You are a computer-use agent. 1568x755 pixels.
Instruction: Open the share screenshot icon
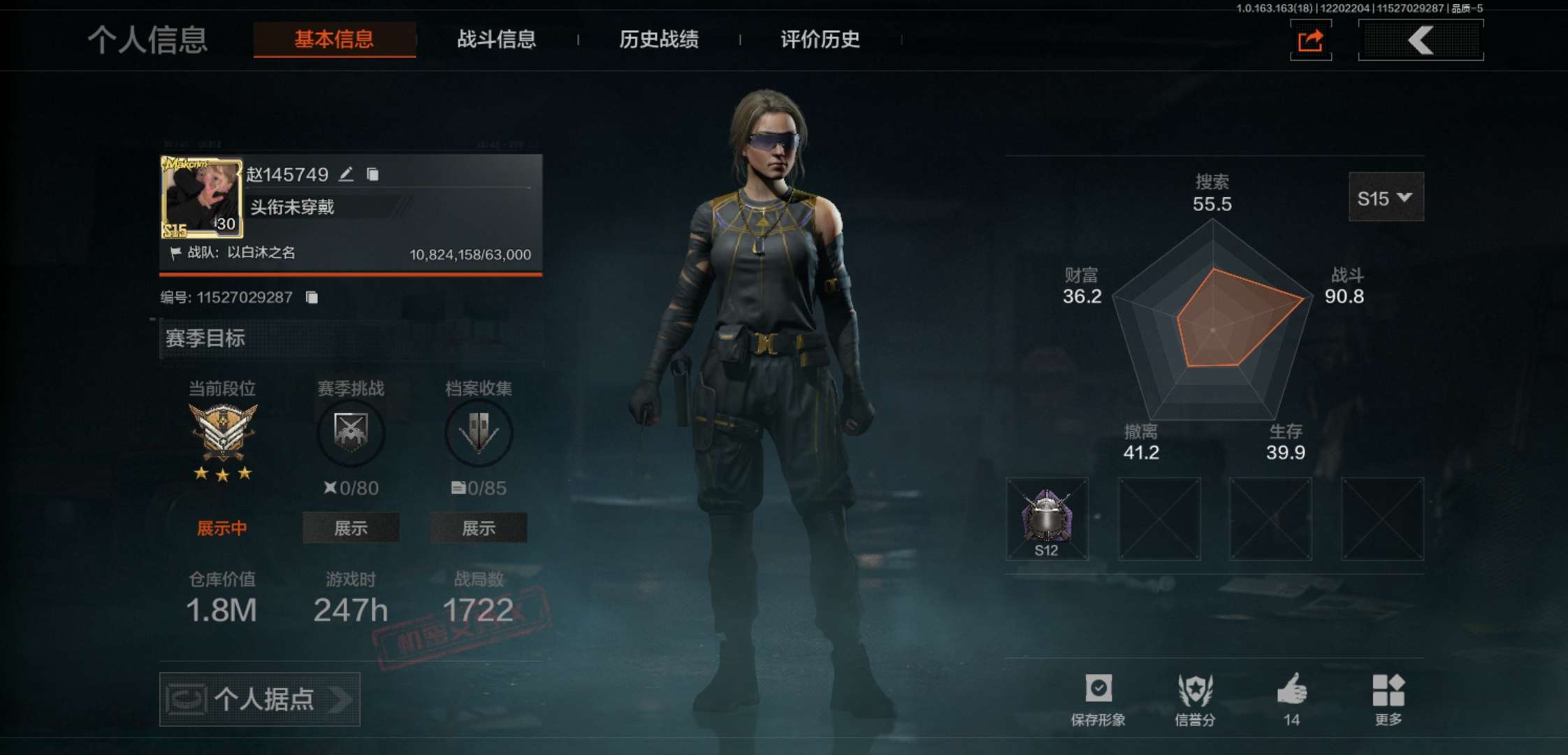(x=1311, y=41)
